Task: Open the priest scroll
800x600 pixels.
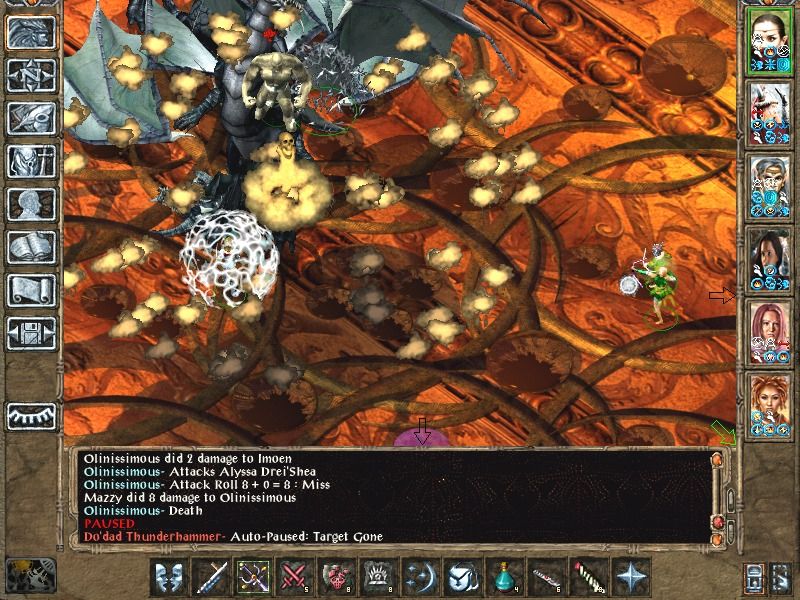Action: (31, 290)
